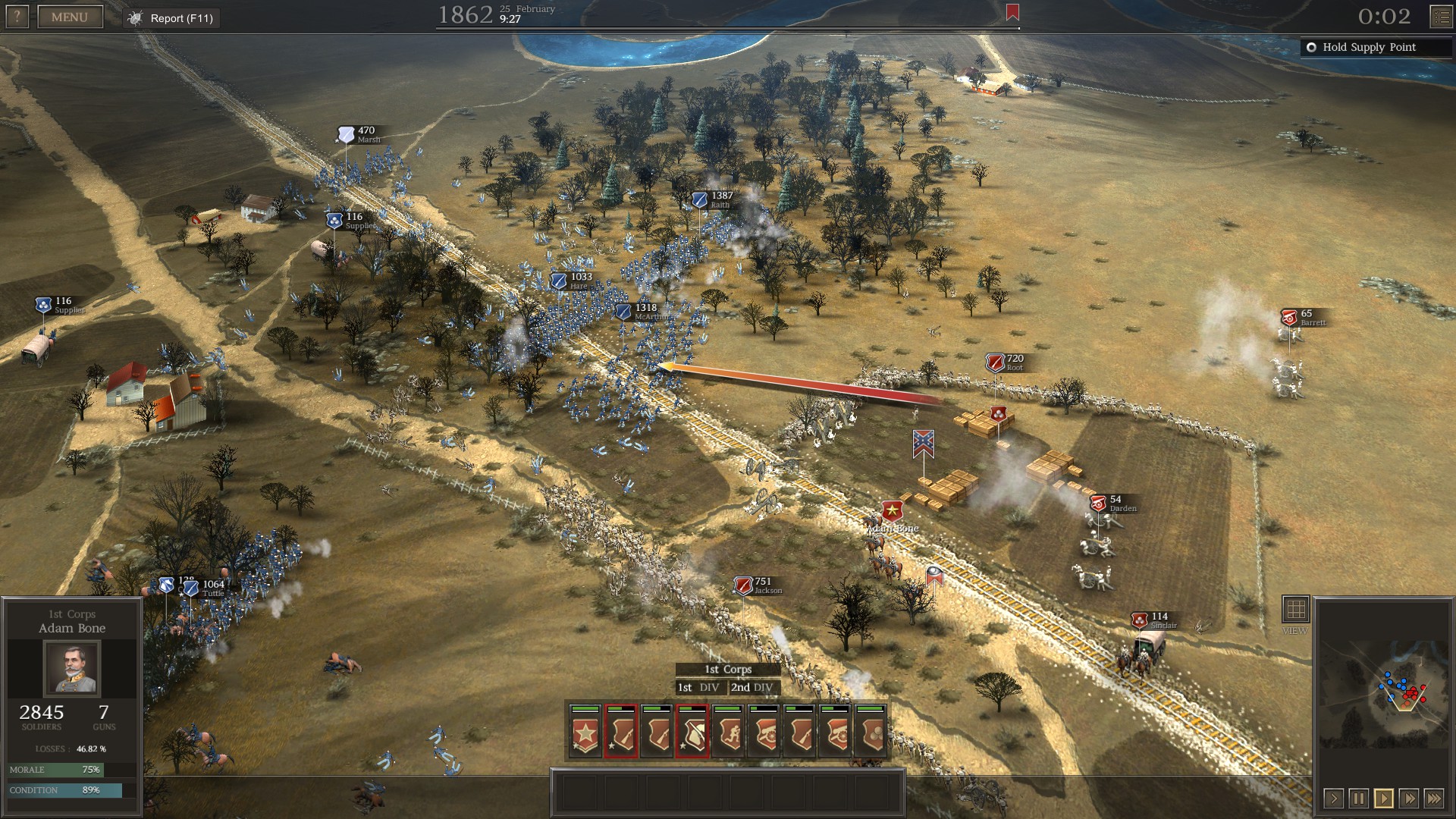Switch to the 2nd DIV tab

[x=752, y=687]
